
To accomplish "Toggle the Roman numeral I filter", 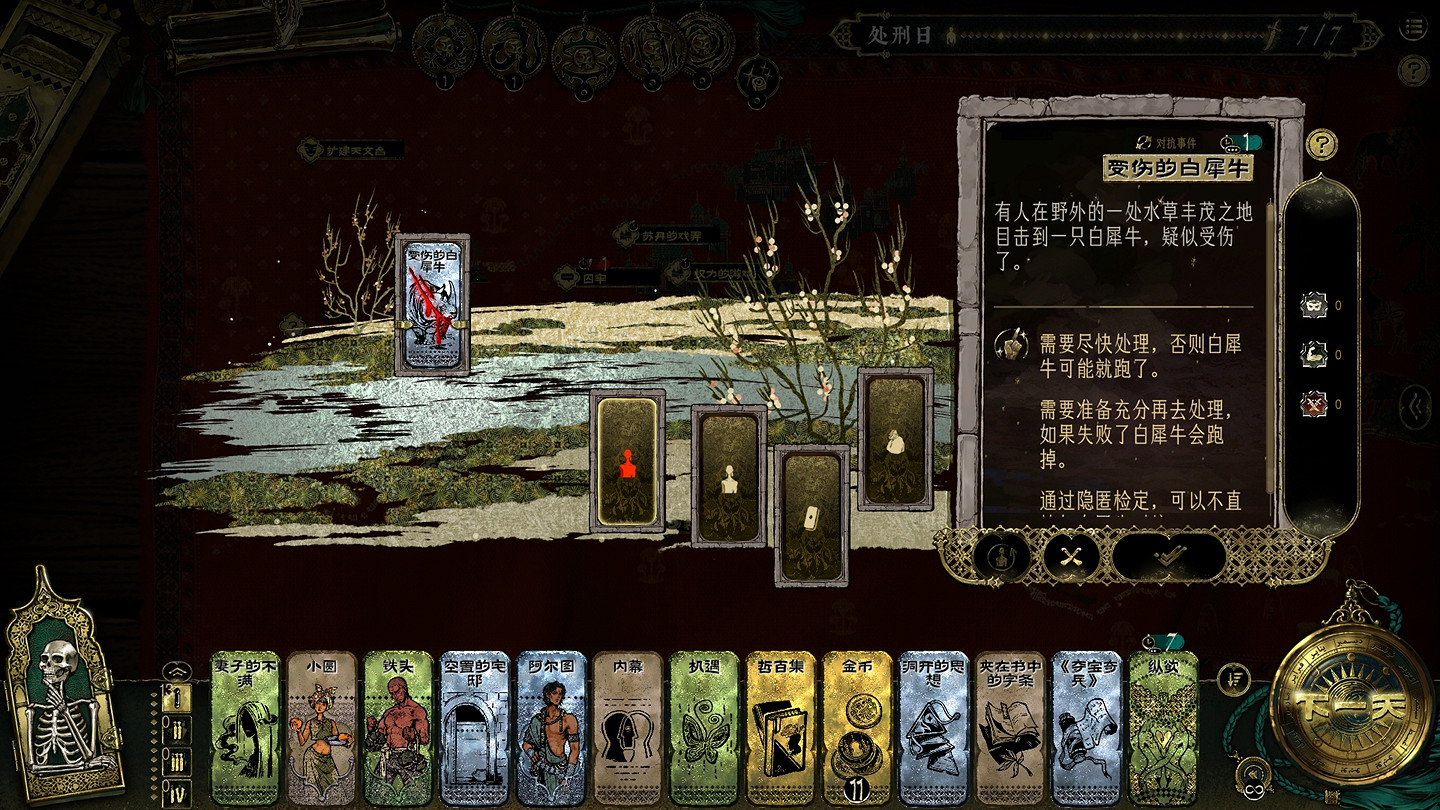I will pyautogui.click(x=177, y=699).
